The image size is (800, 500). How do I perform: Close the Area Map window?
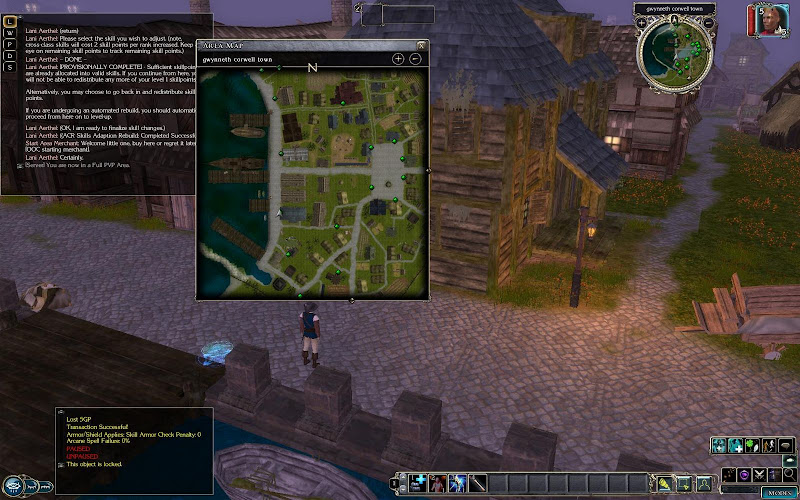click(422, 45)
